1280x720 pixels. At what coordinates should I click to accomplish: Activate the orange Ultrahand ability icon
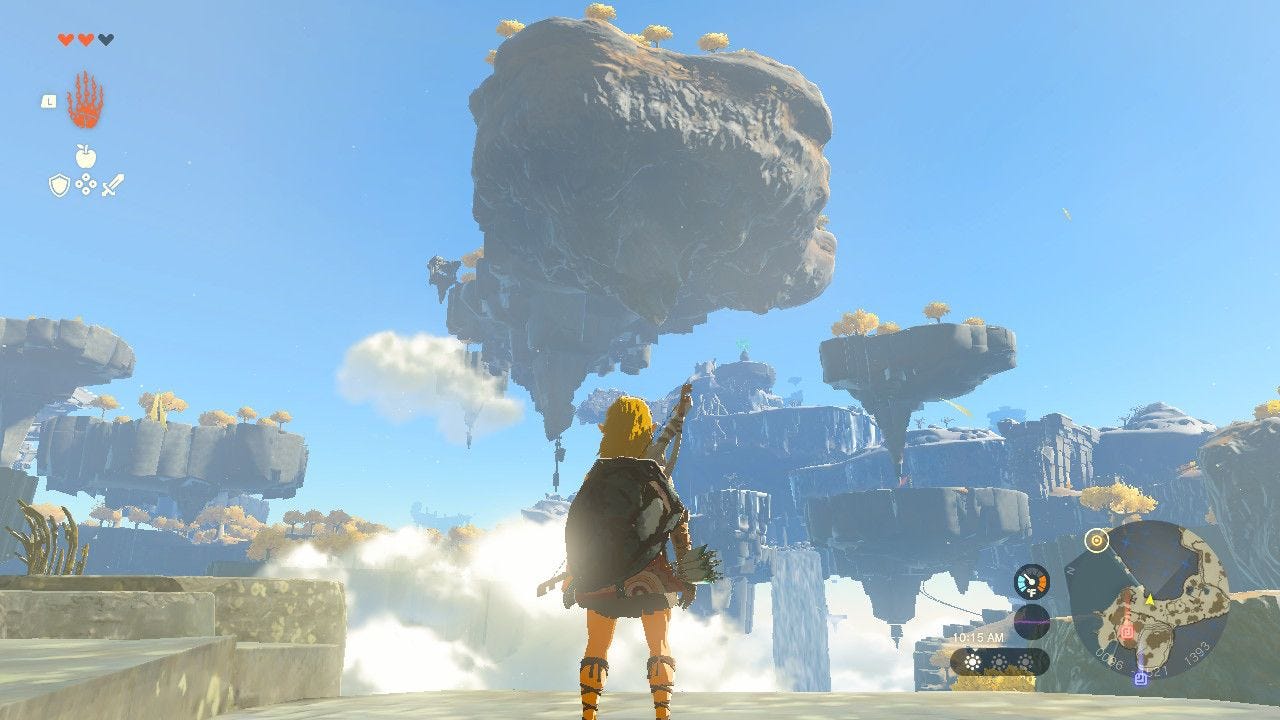85,101
